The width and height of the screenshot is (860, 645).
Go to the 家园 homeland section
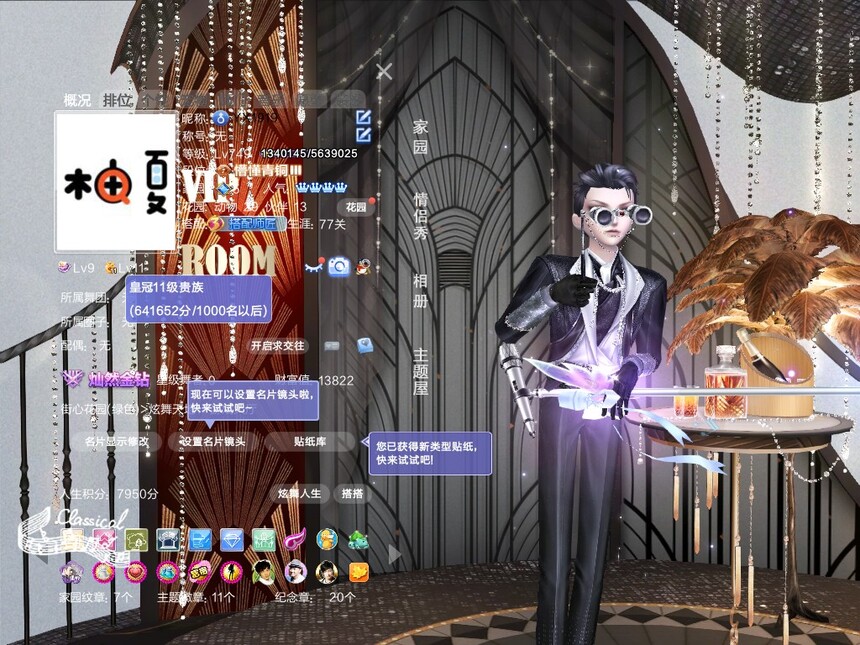coord(421,136)
